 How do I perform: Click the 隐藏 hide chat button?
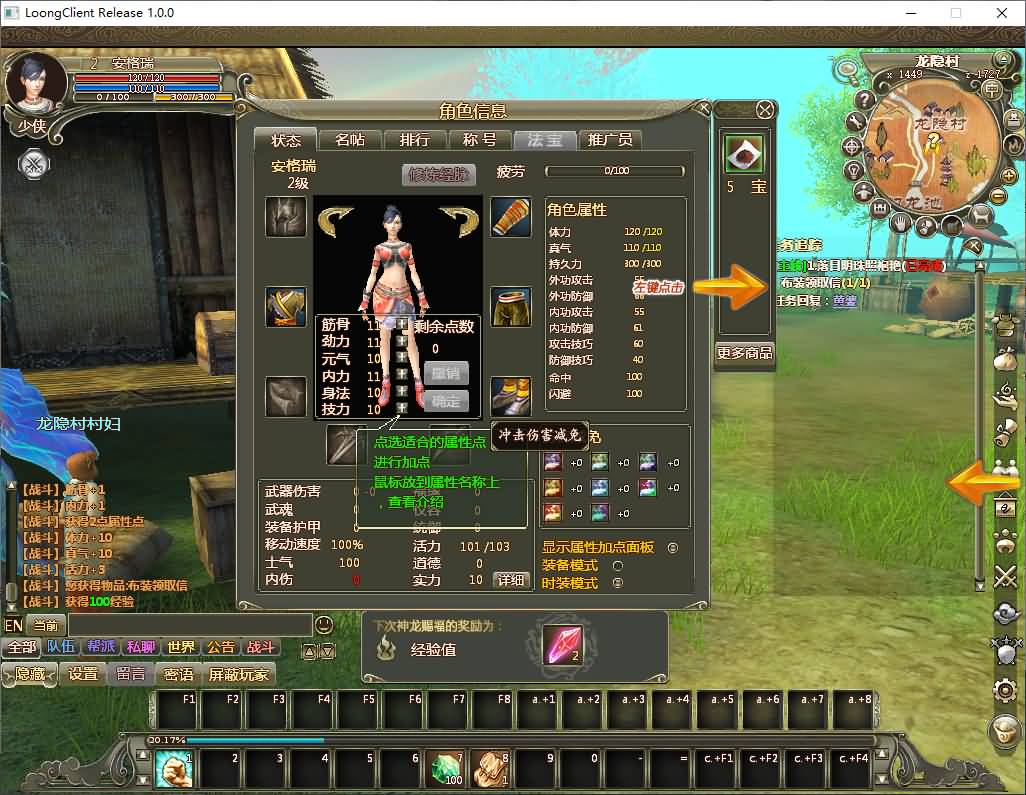point(30,675)
